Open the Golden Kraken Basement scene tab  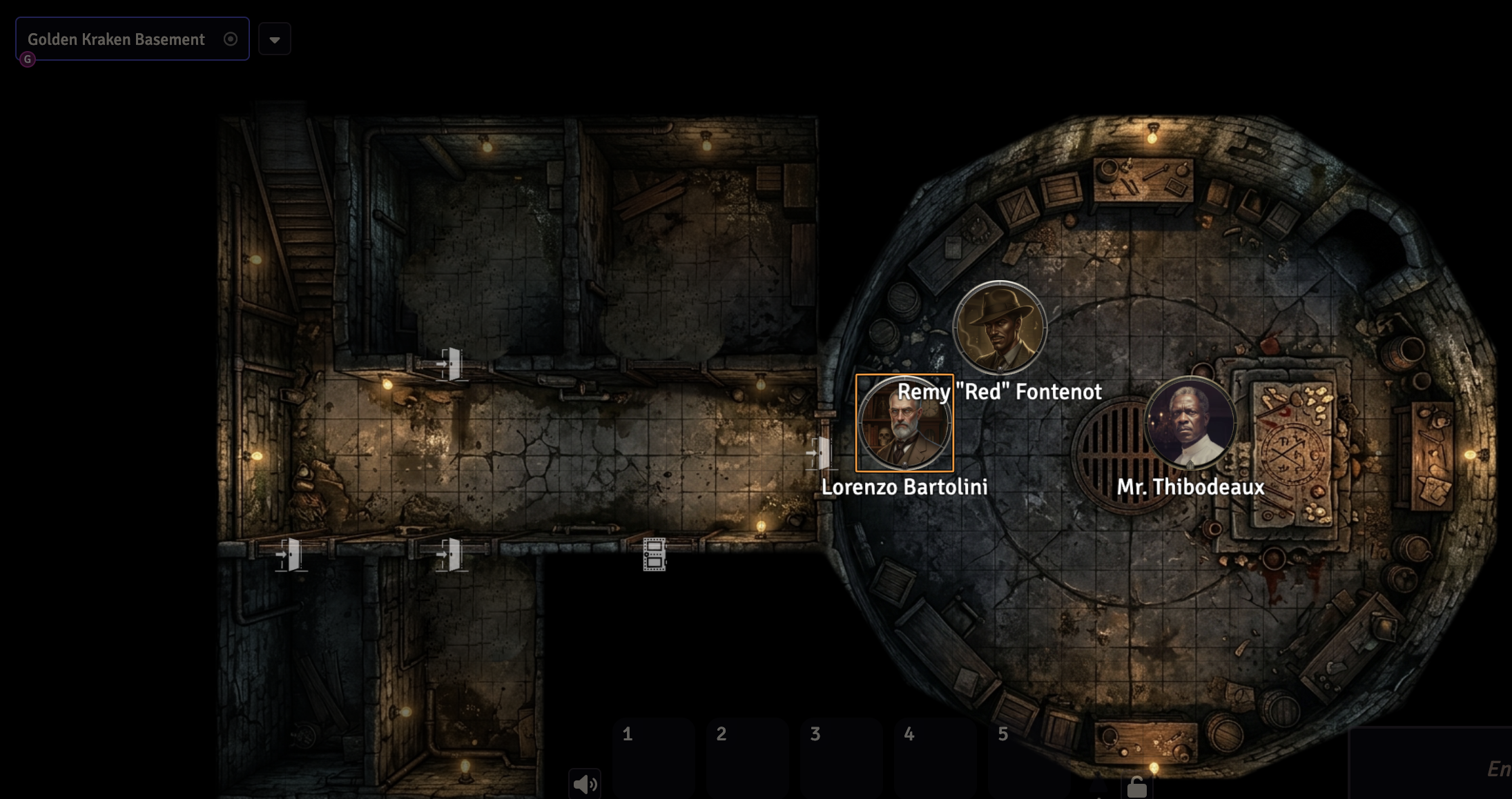tap(116, 39)
